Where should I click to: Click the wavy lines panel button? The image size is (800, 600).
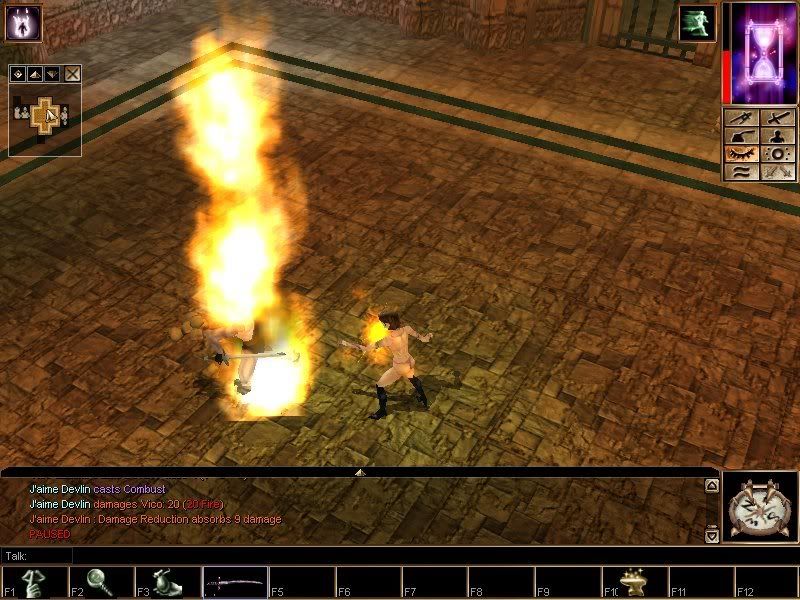[x=741, y=172]
